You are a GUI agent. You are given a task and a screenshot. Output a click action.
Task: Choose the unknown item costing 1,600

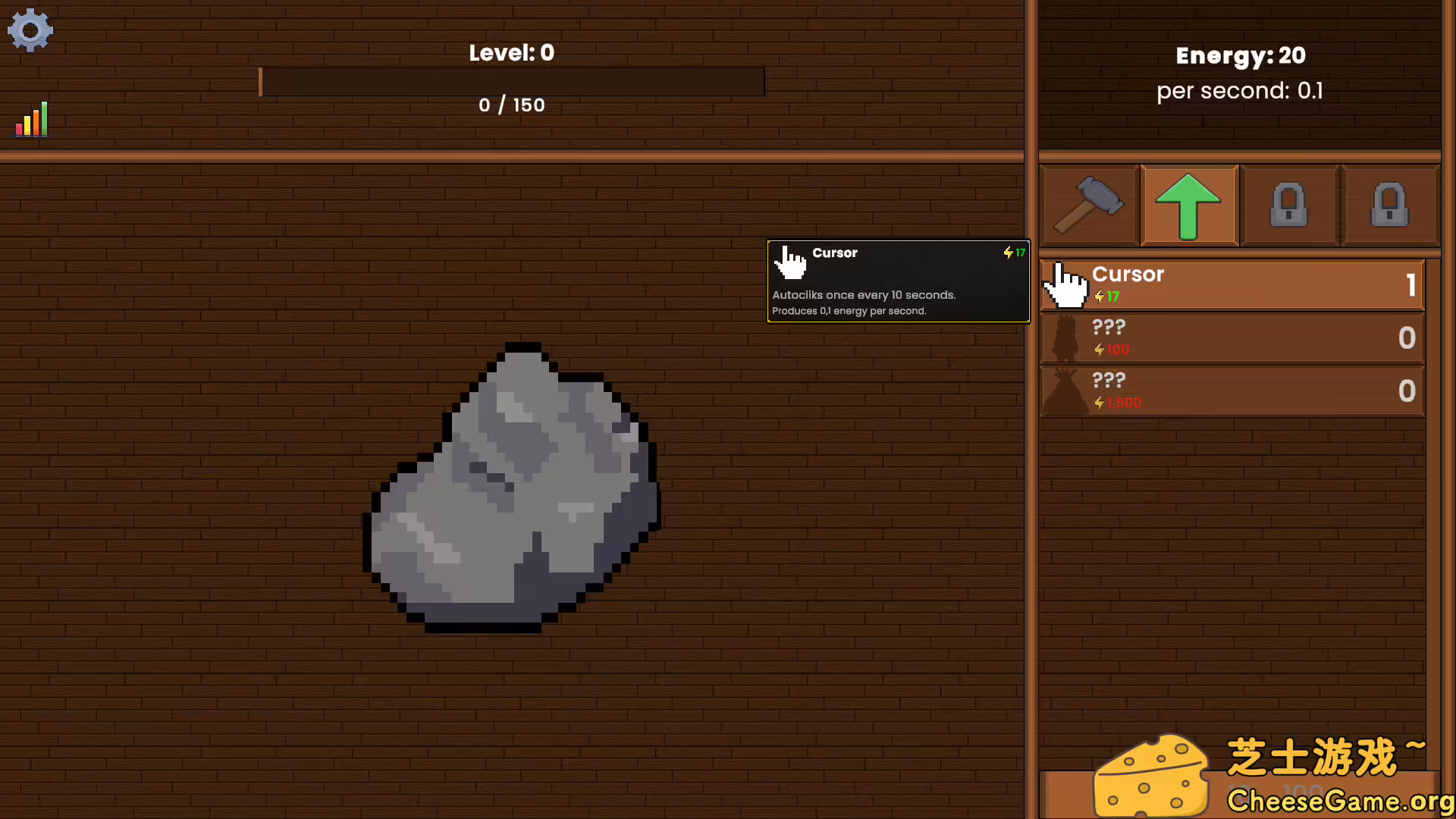tap(1232, 391)
